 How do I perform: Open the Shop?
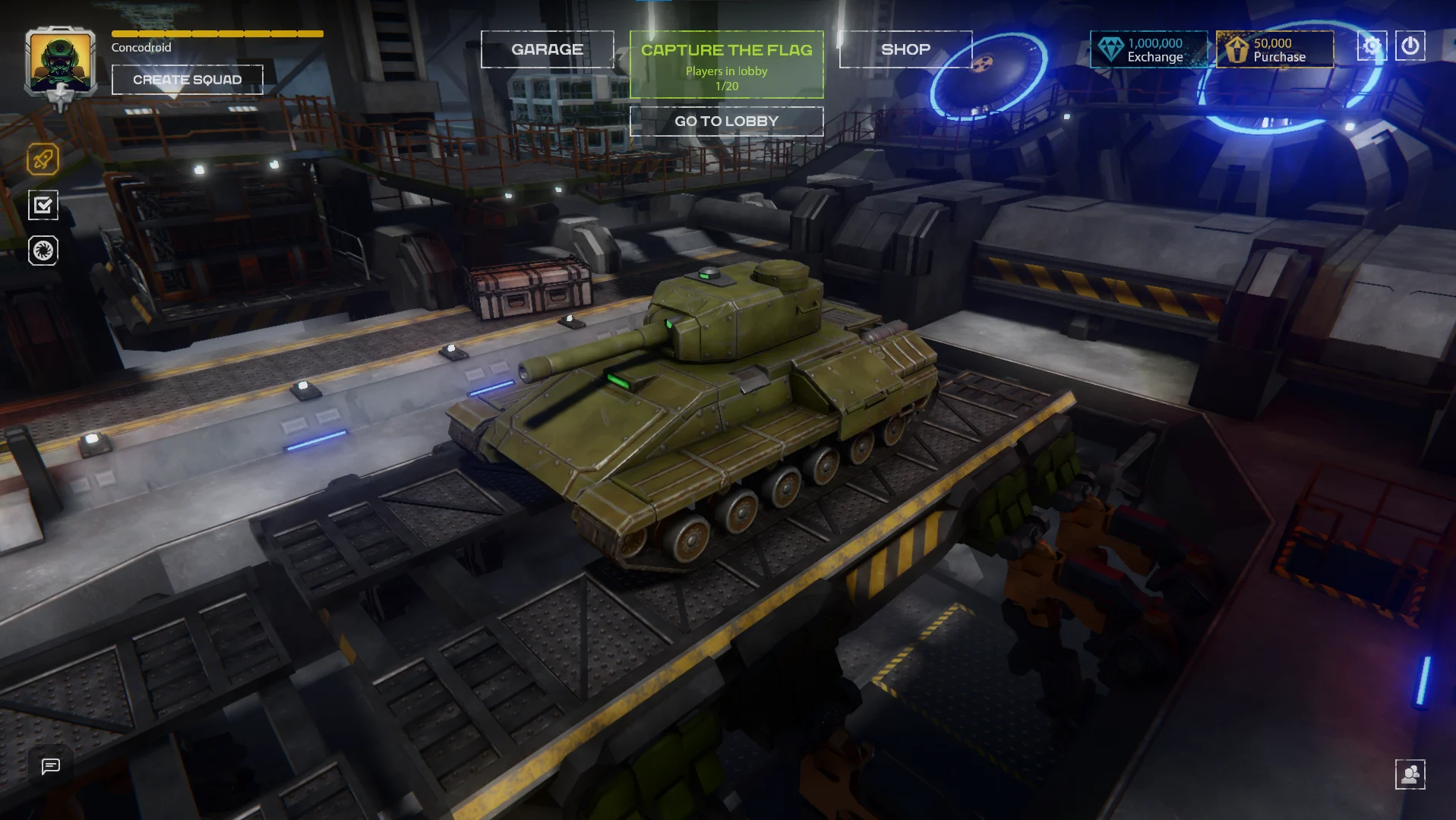click(905, 49)
